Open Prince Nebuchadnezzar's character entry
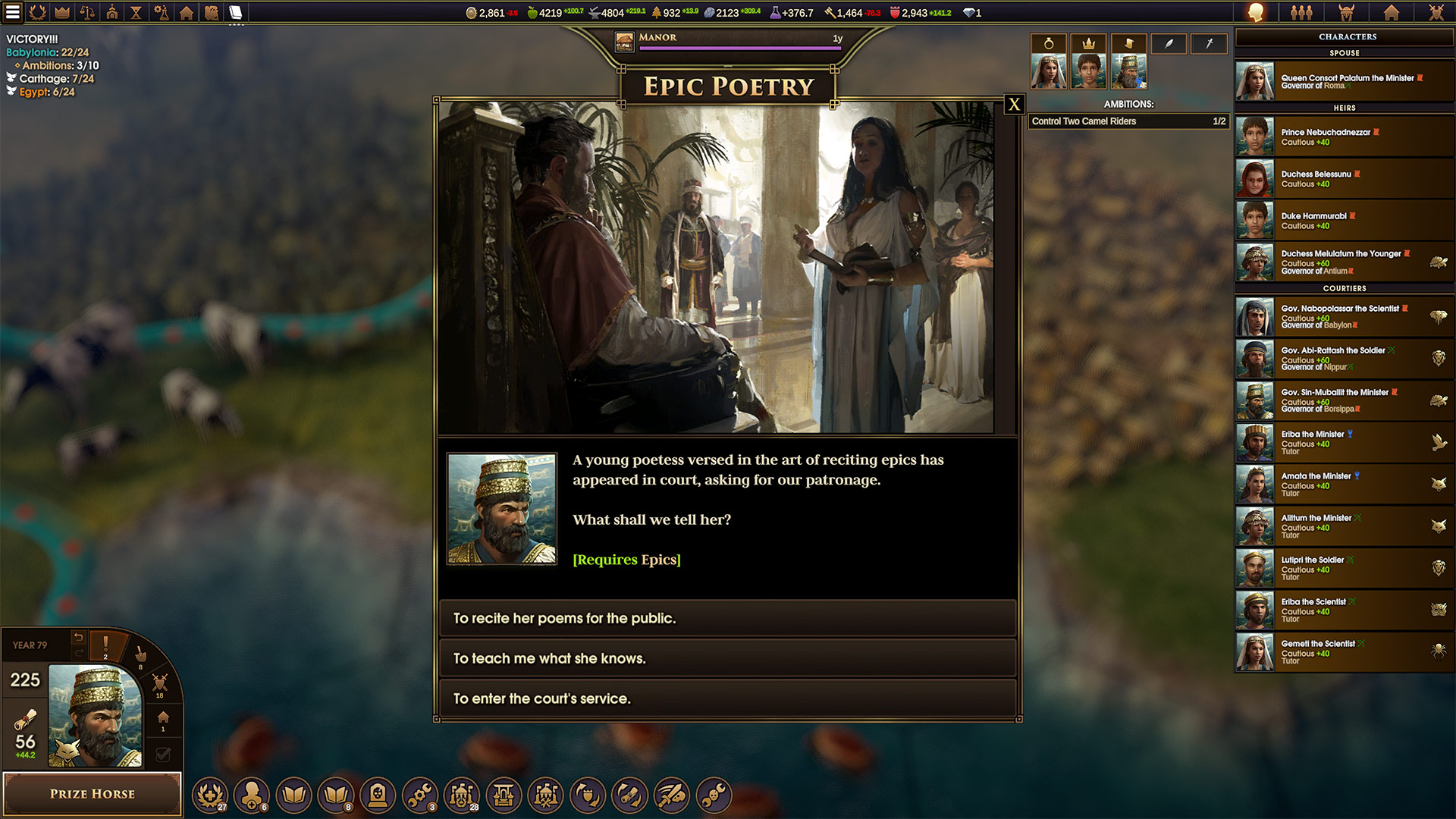Image resolution: width=1456 pixels, height=819 pixels. coord(1344,136)
